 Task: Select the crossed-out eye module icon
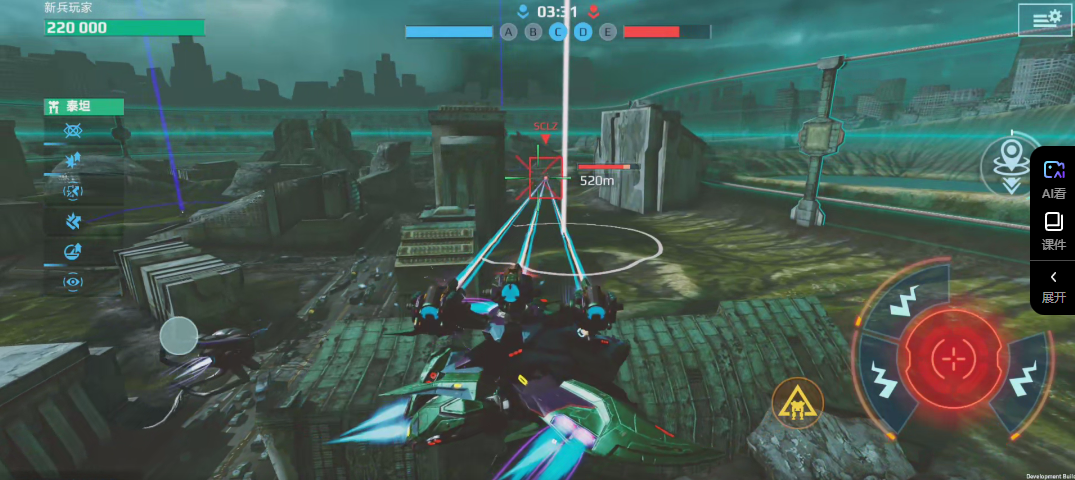pos(73,130)
